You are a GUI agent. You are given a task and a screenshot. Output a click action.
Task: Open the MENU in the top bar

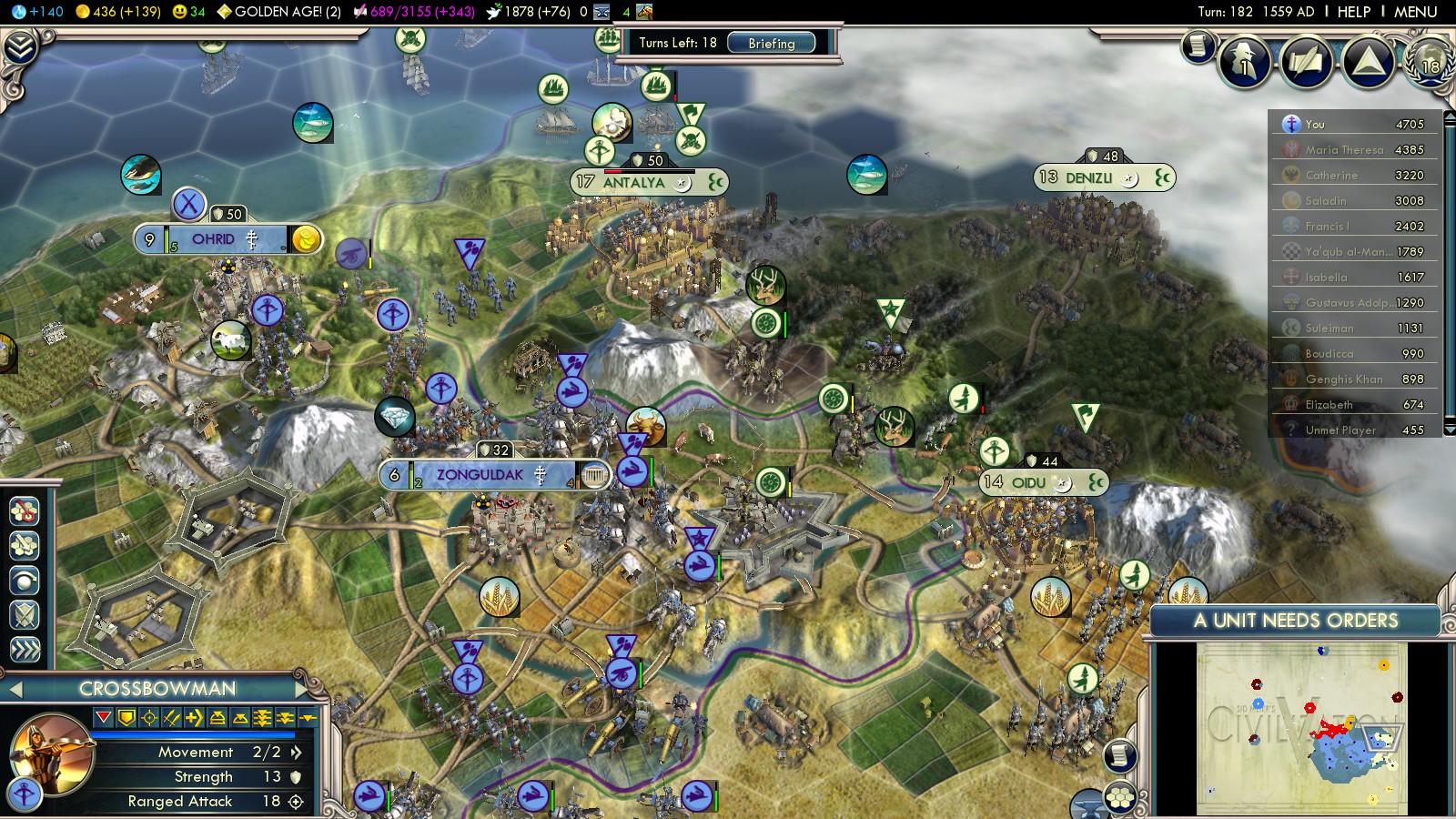point(1415,12)
